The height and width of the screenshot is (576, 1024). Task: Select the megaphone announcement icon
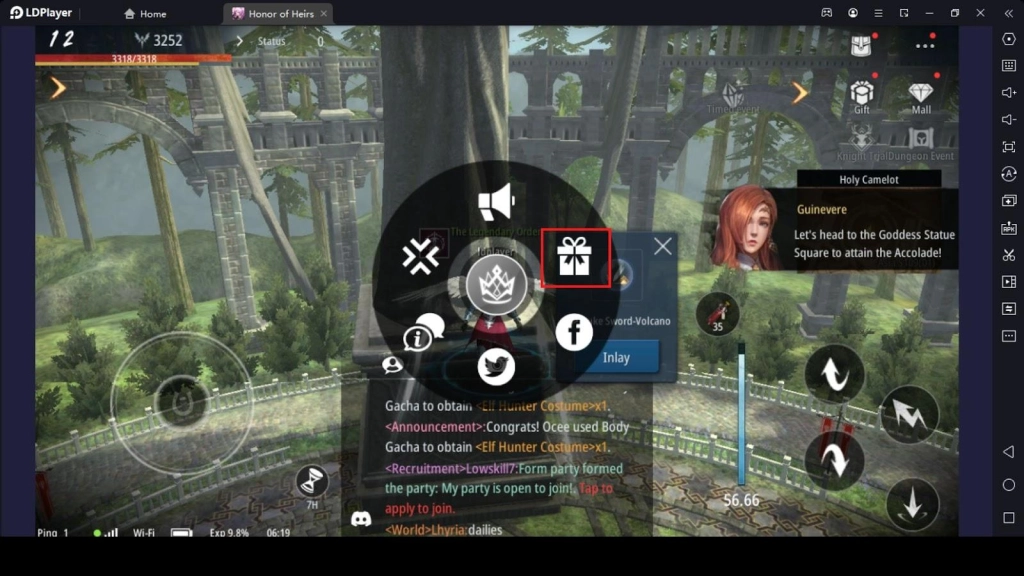496,202
